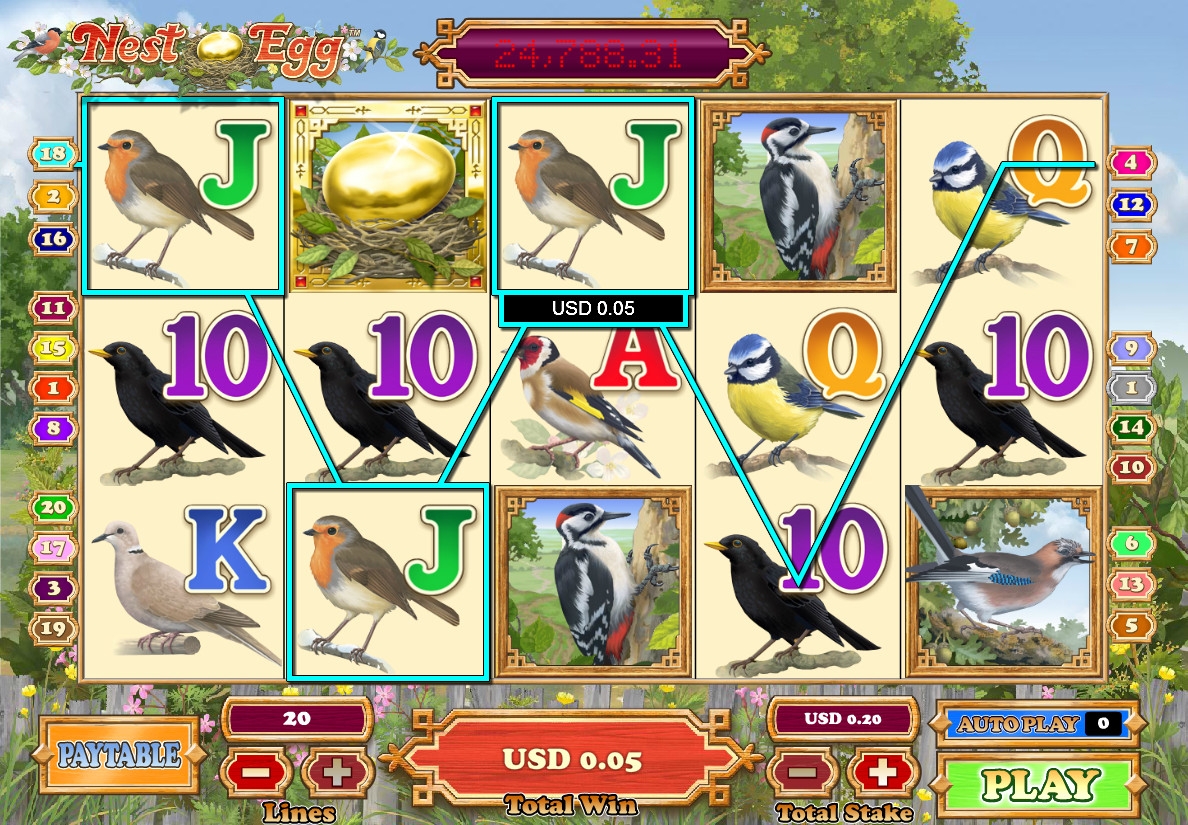Screen dimensions: 1188x825
Task: Click payline marker 11
Action: (56, 308)
